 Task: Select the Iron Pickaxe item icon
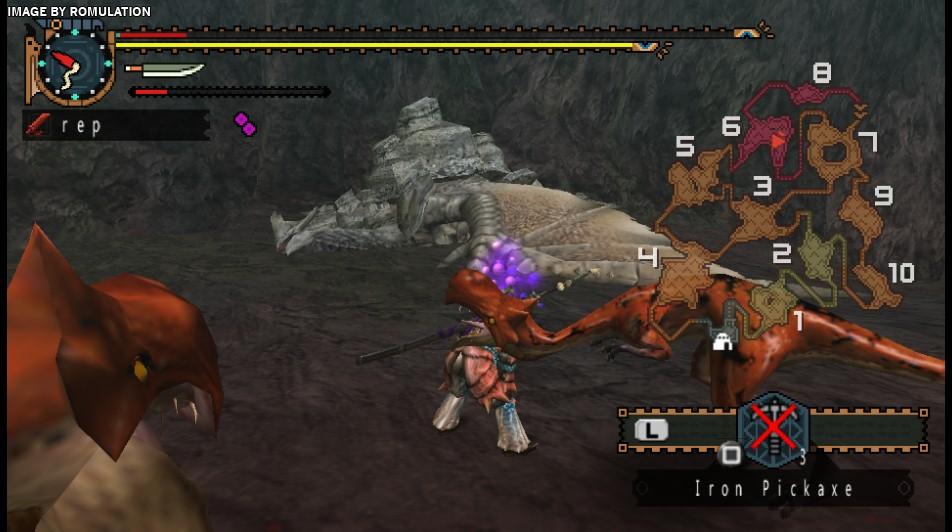(x=772, y=430)
